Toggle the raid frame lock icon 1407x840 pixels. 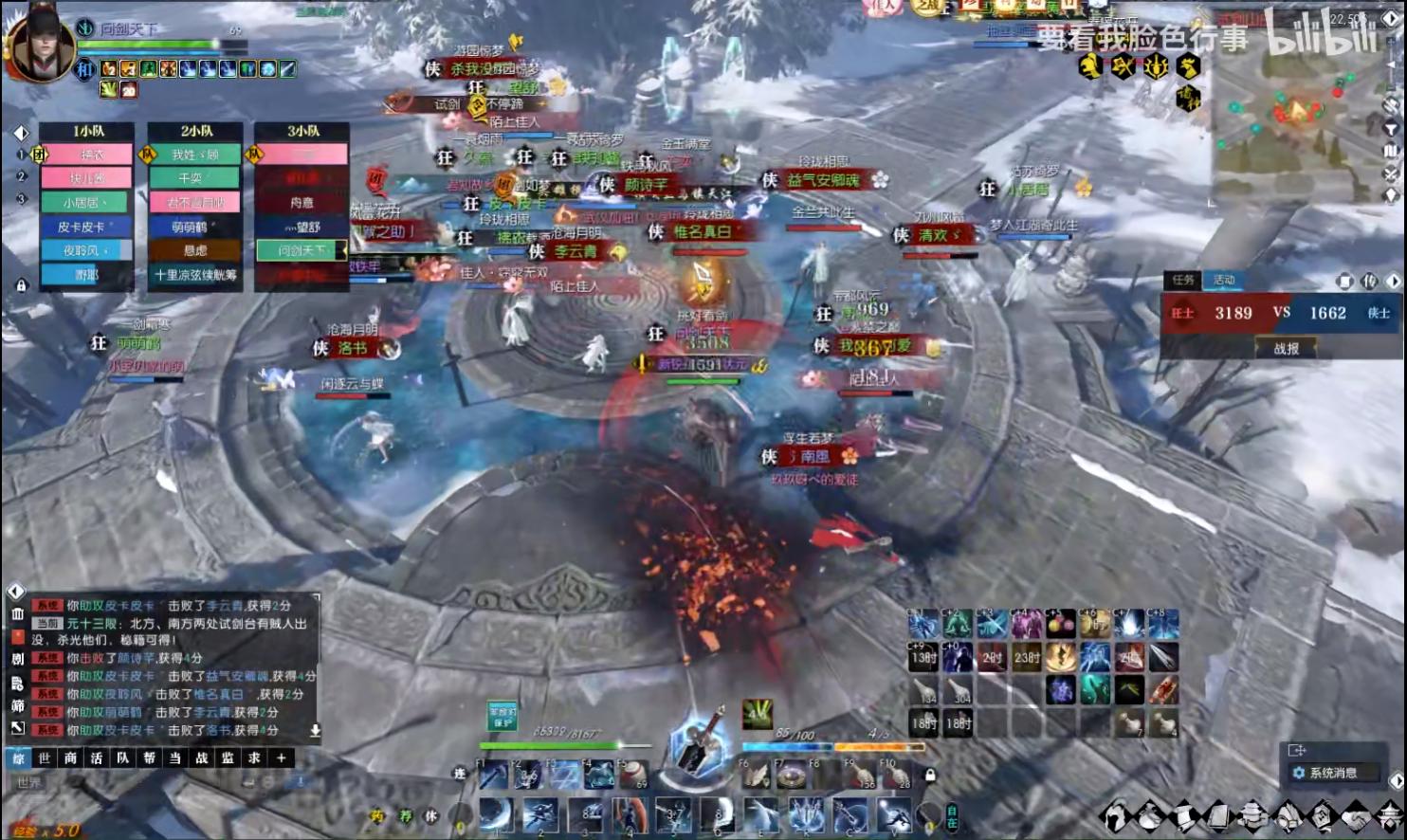[21, 284]
